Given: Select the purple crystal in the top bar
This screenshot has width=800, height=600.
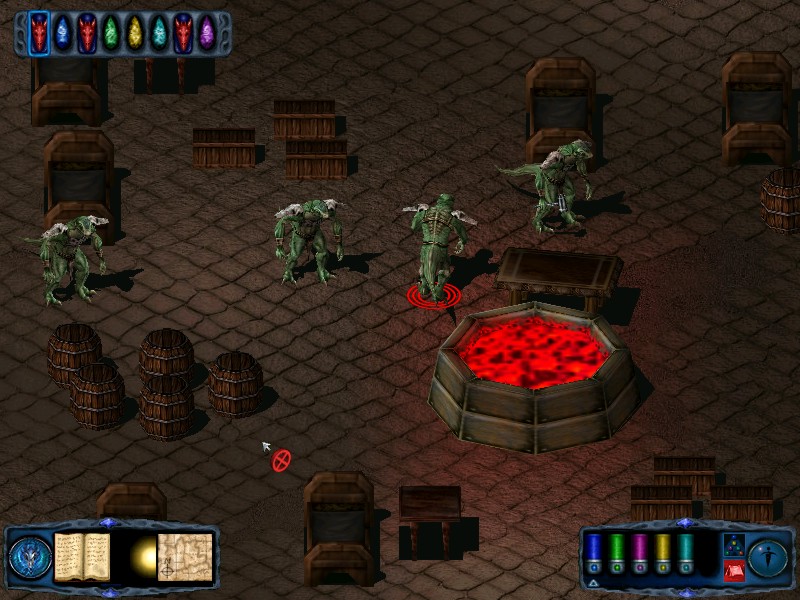Looking at the screenshot, I should pyautogui.click(x=207, y=33).
